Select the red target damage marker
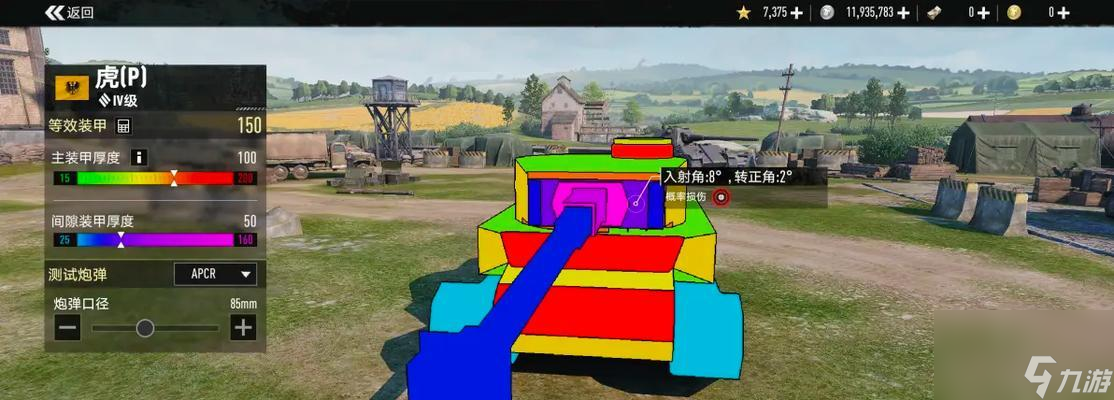This screenshot has width=1114, height=400. [721, 197]
